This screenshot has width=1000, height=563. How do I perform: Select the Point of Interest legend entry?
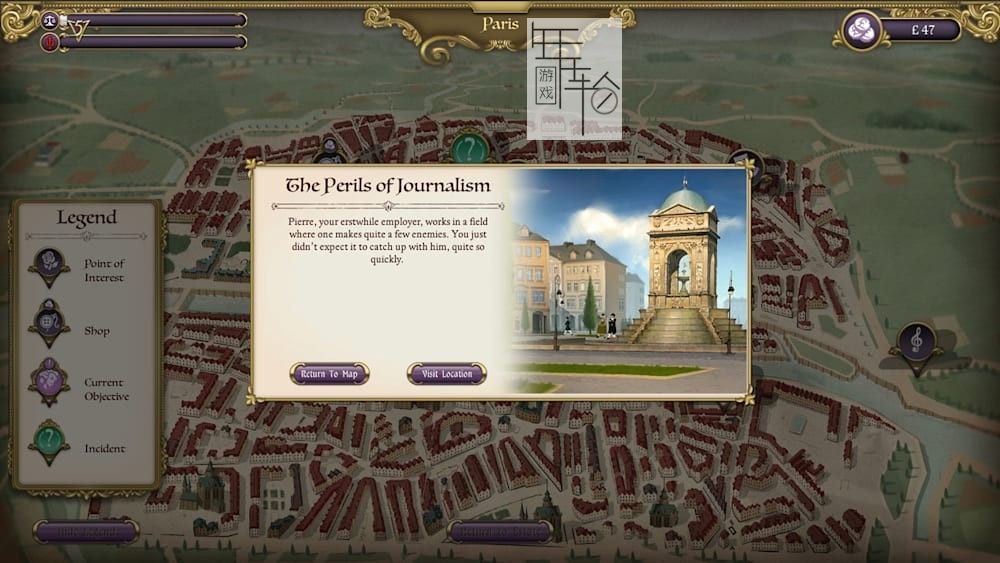click(103, 270)
